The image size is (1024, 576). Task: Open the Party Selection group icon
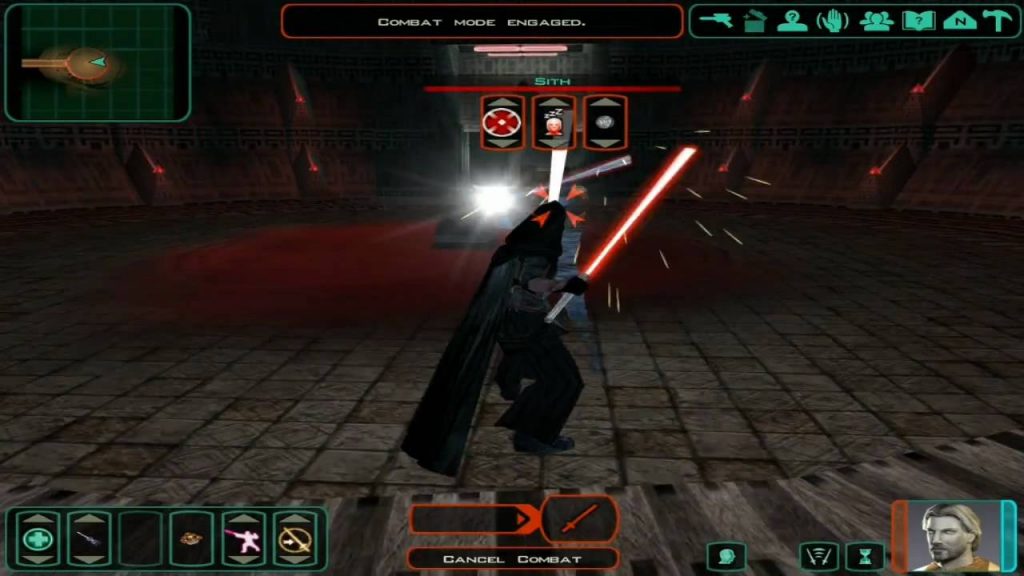(x=876, y=21)
